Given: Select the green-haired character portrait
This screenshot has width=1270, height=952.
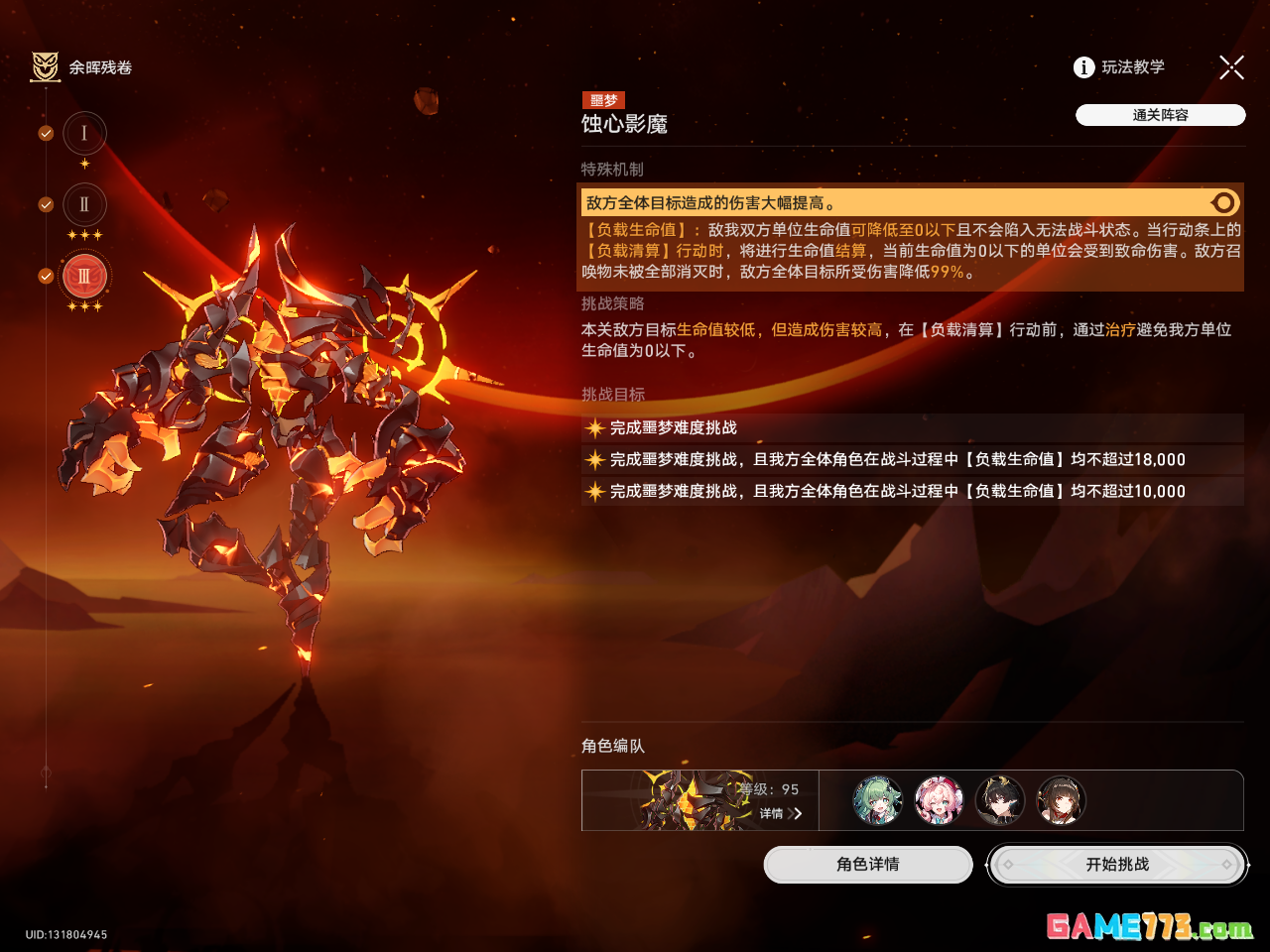Looking at the screenshot, I should [x=878, y=800].
